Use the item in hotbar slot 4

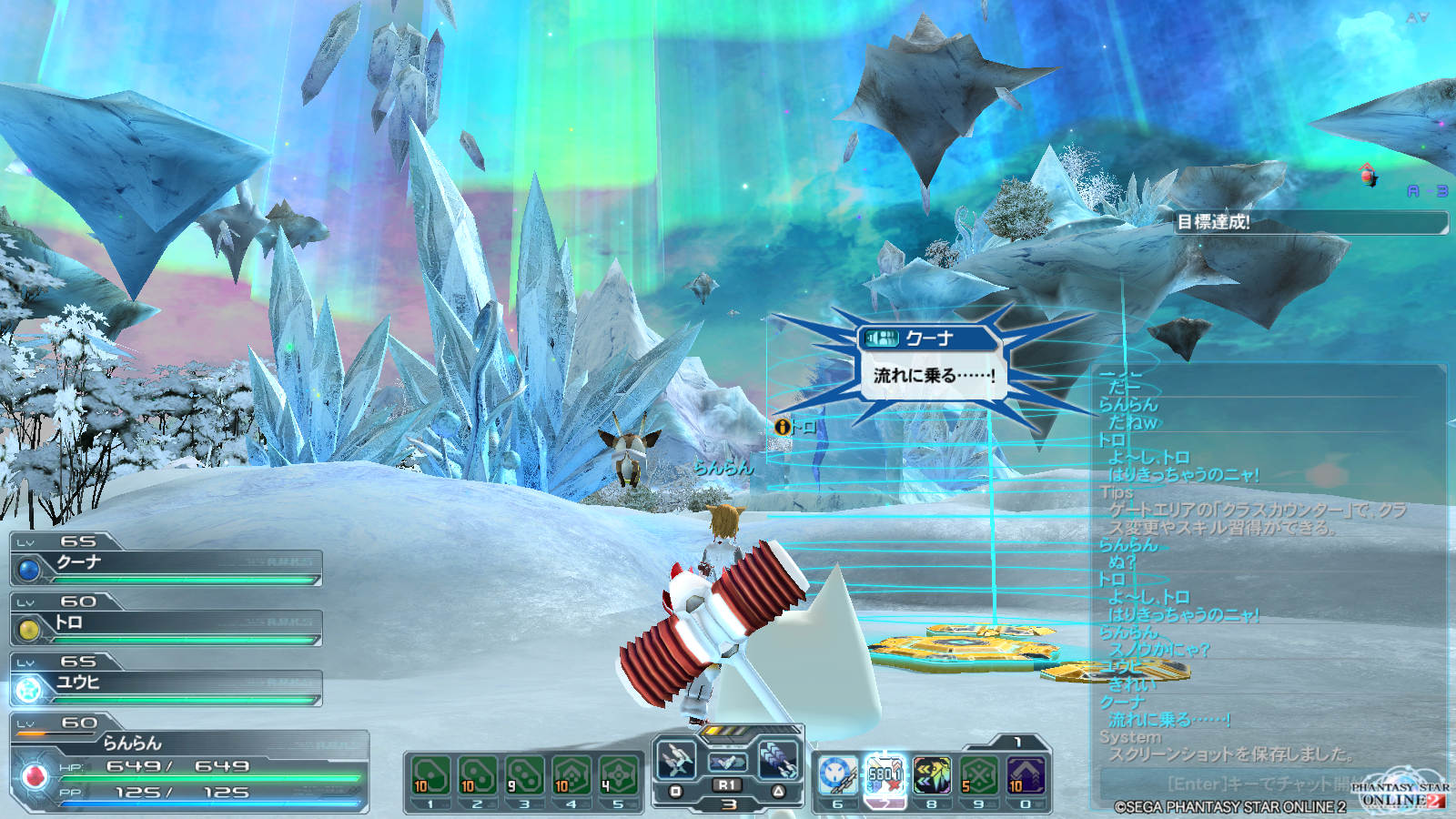(571, 776)
